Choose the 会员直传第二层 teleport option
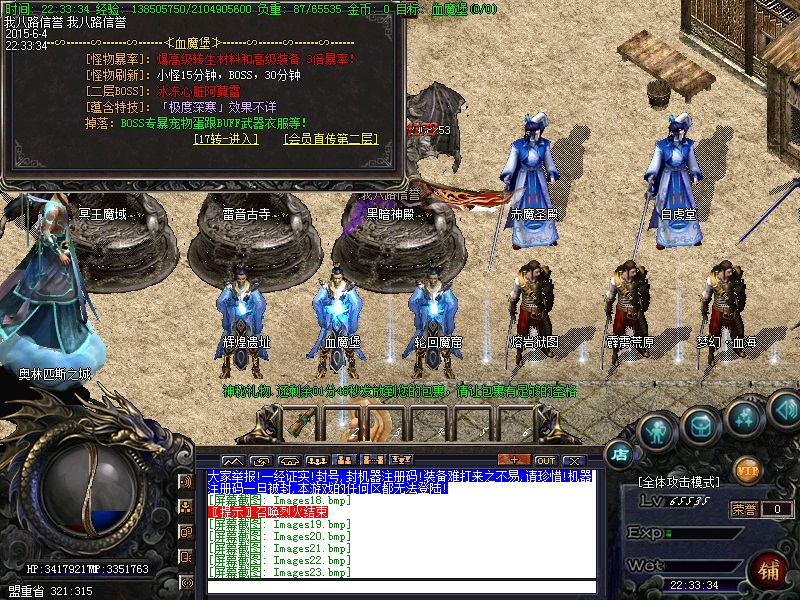 (x=330, y=139)
